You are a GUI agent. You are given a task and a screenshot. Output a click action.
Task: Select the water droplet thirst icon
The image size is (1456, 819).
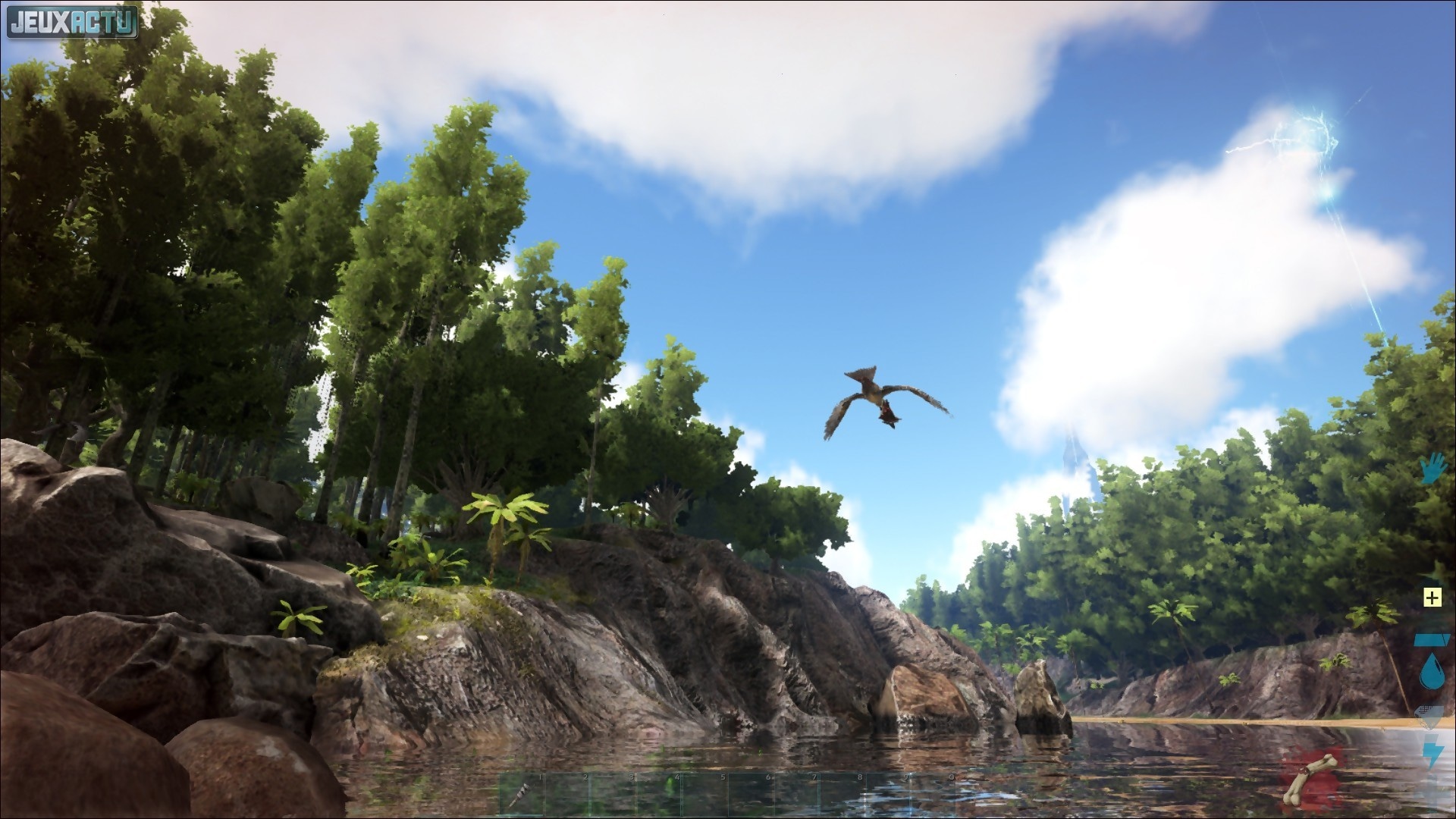[x=1431, y=672]
